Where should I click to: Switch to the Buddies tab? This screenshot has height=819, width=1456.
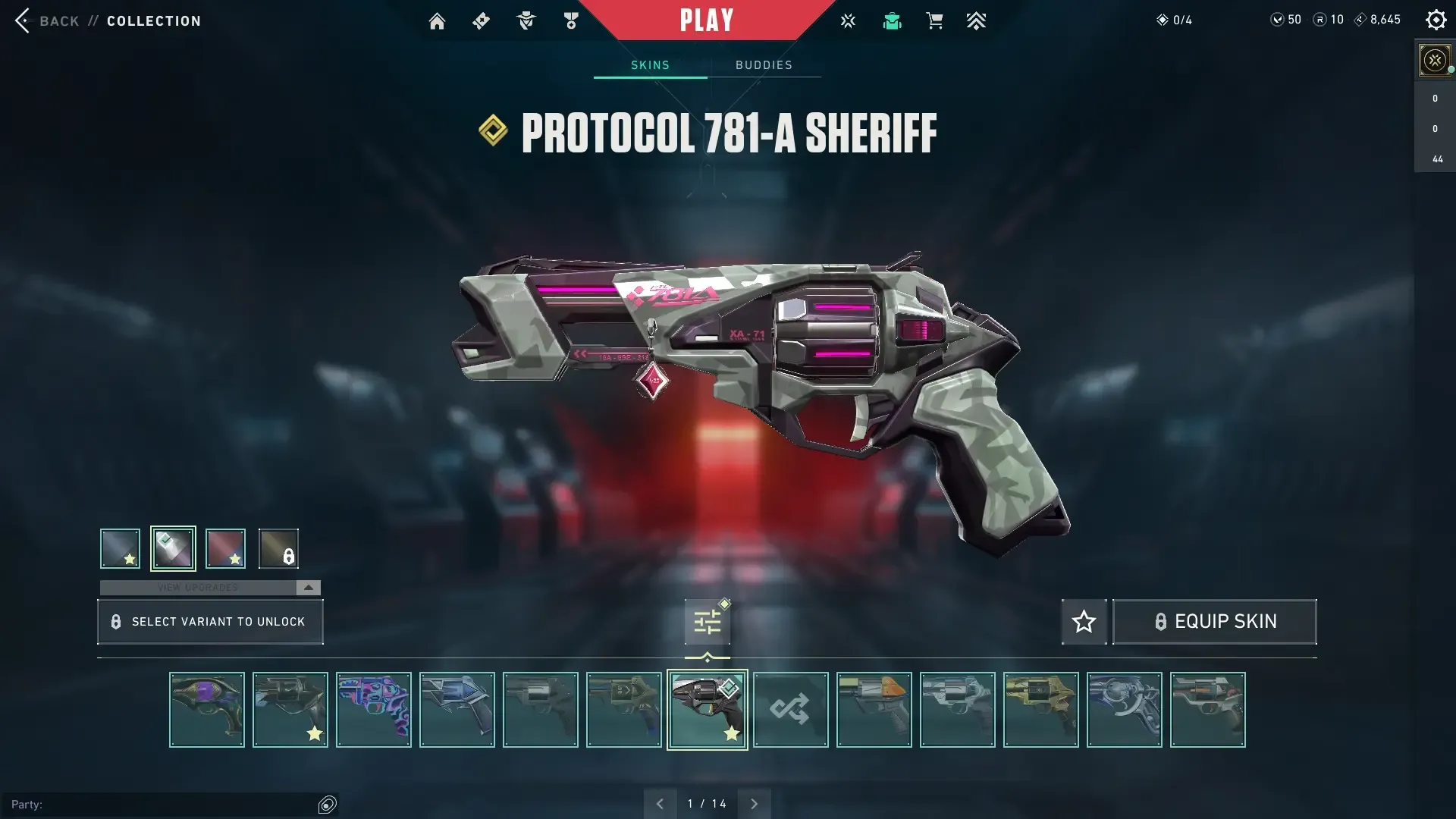click(x=764, y=65)
